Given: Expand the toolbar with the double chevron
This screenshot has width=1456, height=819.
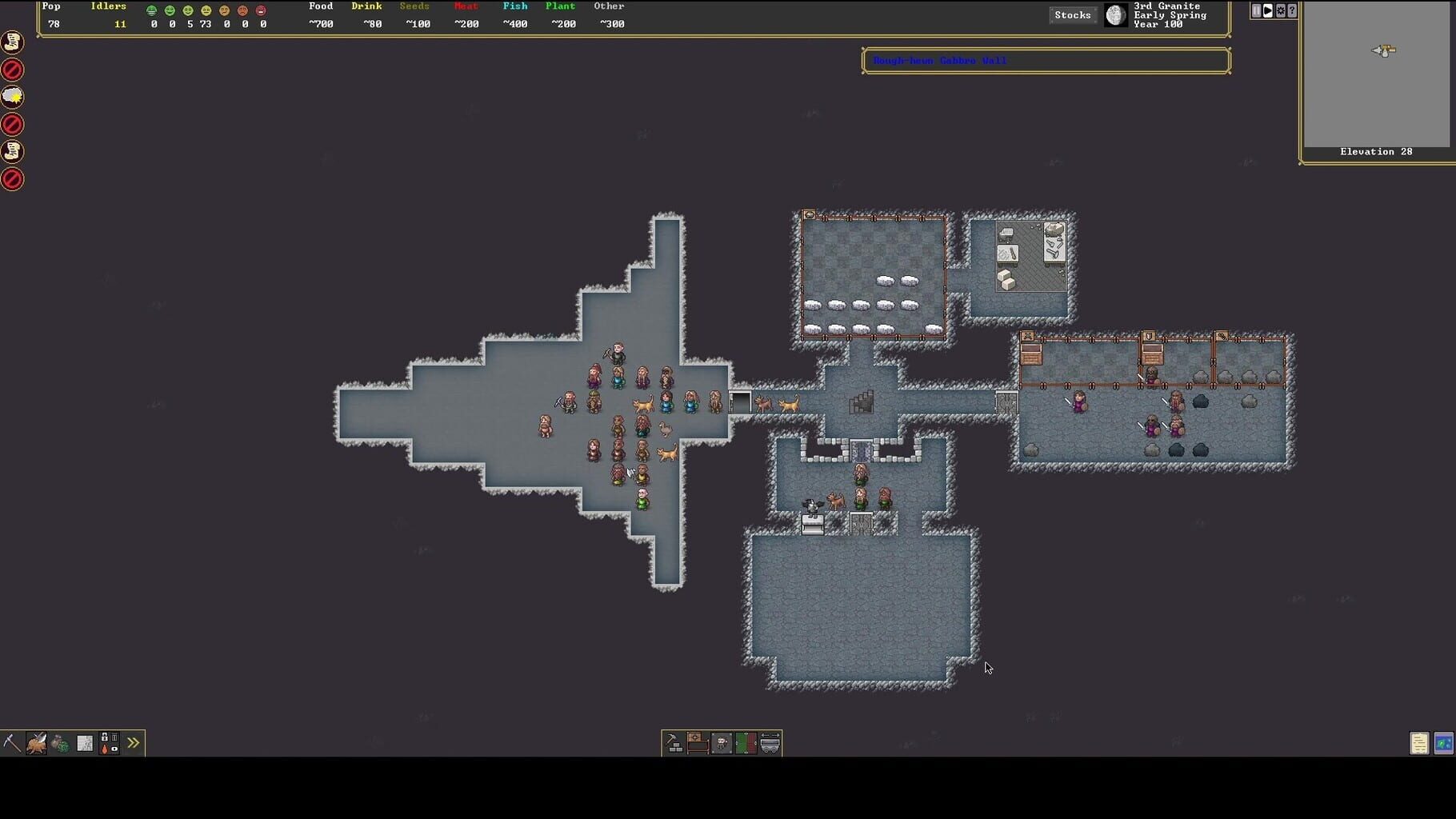Looking at the screenshot, I should tap(133, 742).
